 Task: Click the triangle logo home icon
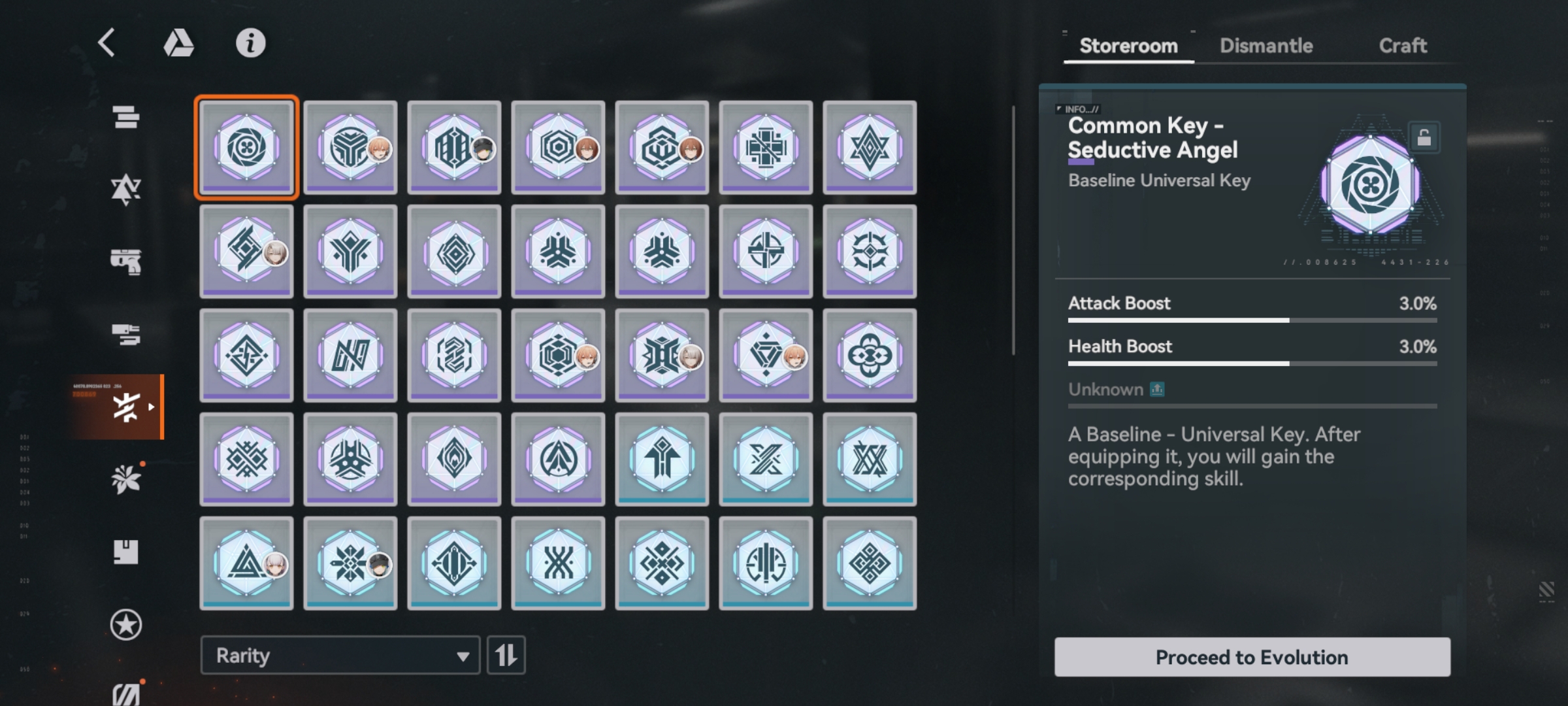tap(178, 43)
